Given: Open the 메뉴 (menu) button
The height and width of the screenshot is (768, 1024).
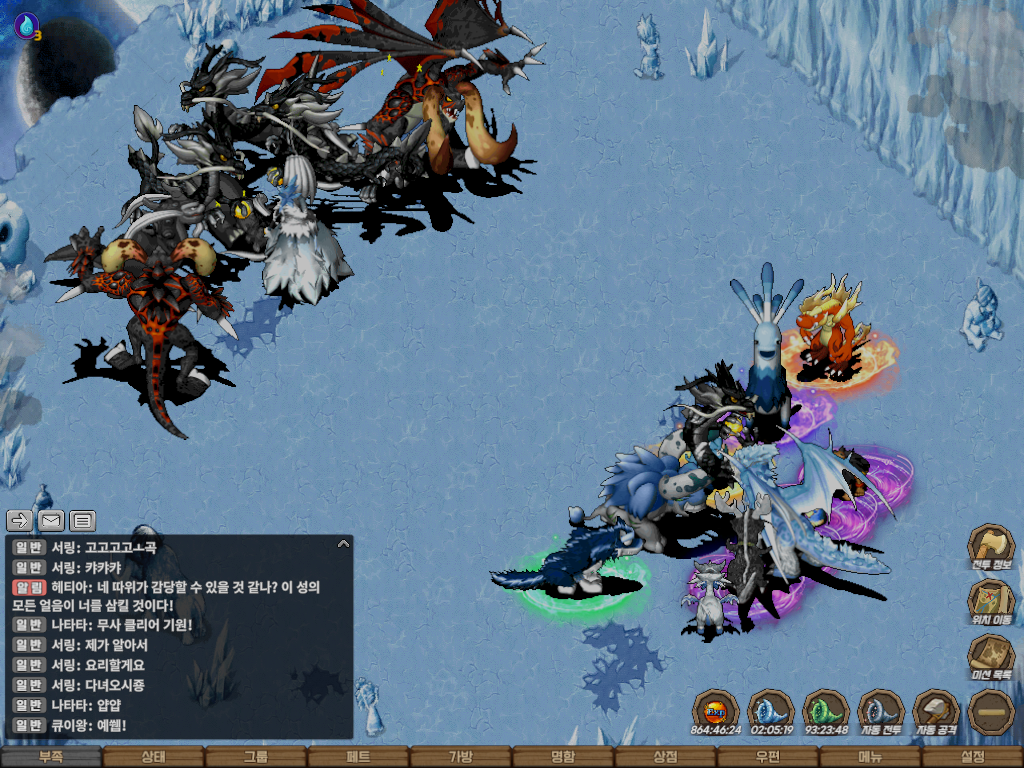Looking at the screenshot, I should coord(870,757).
